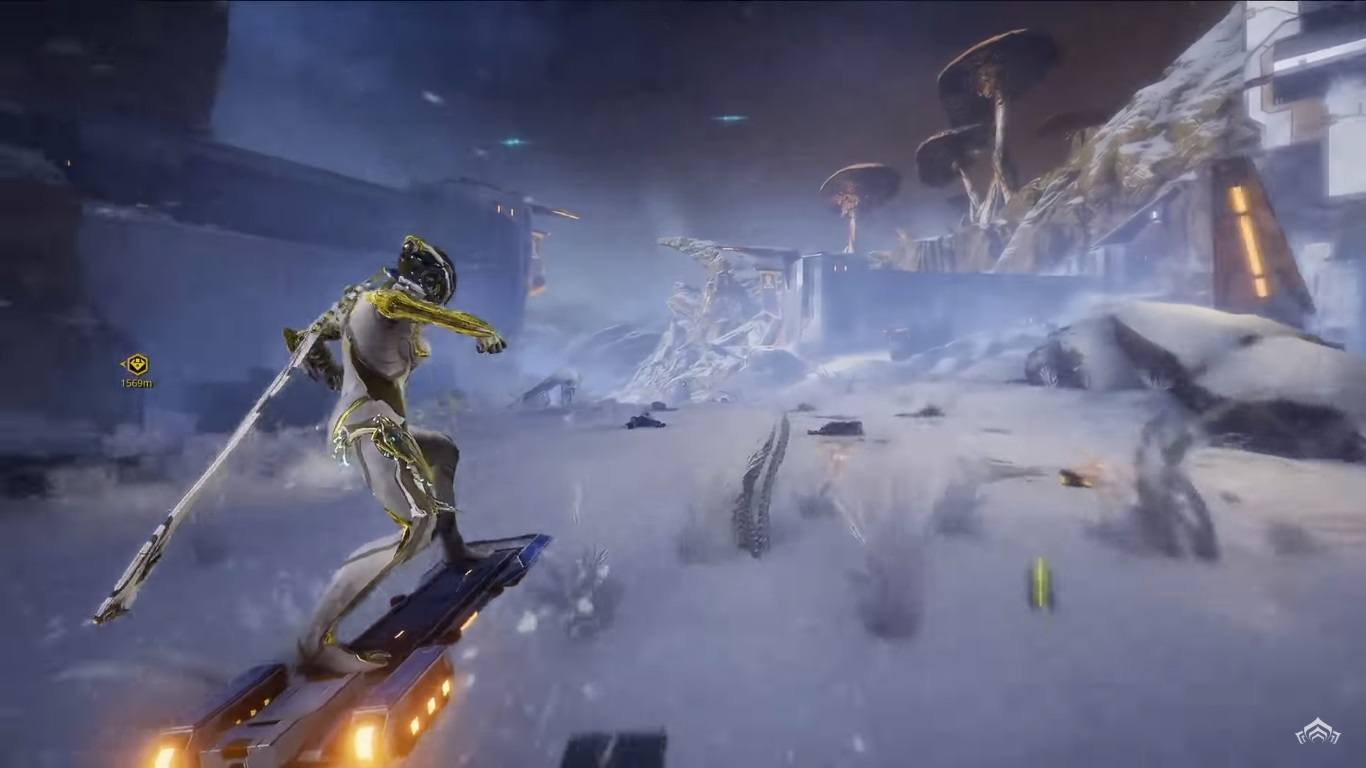The height and width of the screenshot is (768, 1366).
Task: Click the Warframe logo watermark
Action: coord(1317,732)
